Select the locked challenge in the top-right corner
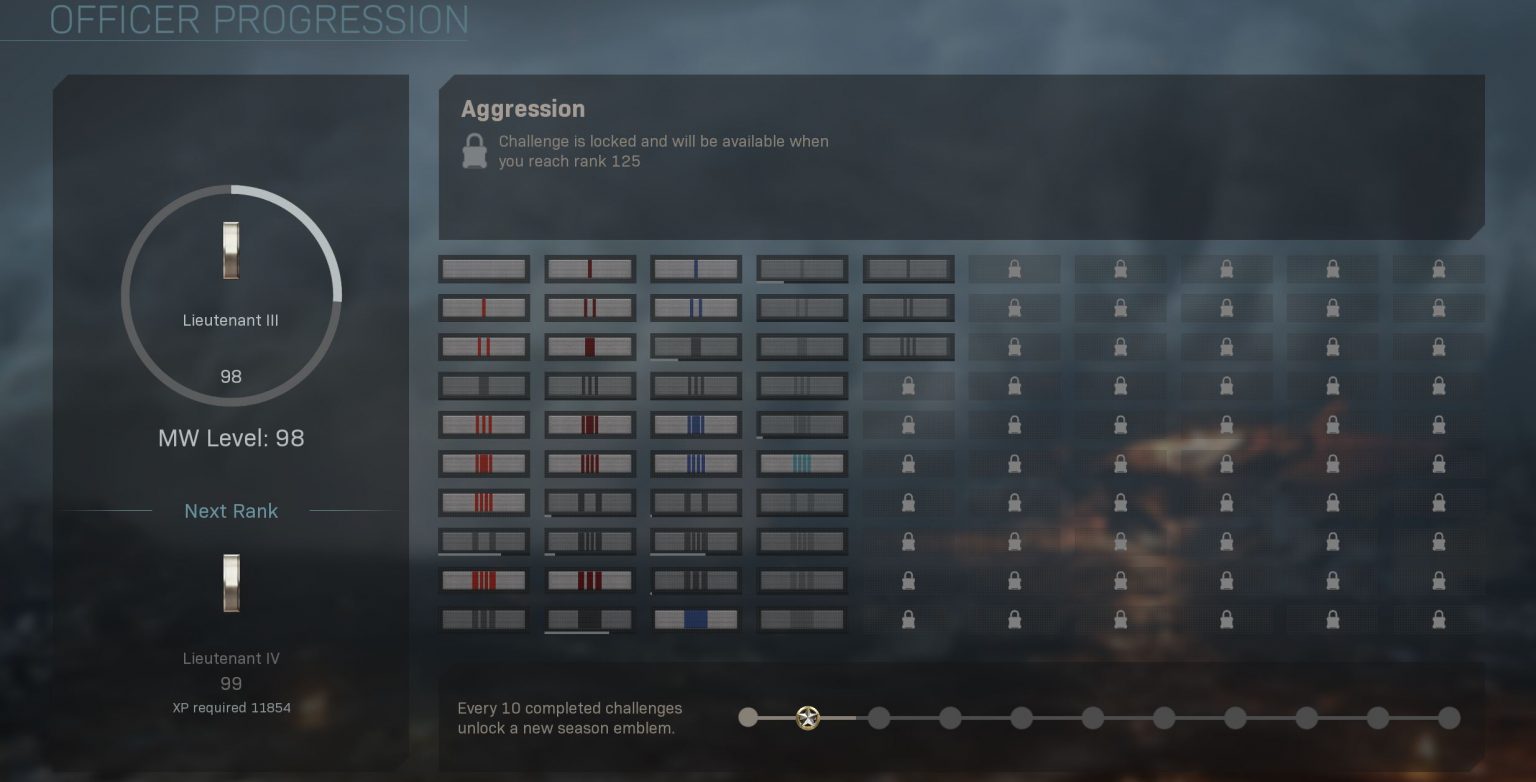The image size is (1536, 782). [x=1438, y=268]
